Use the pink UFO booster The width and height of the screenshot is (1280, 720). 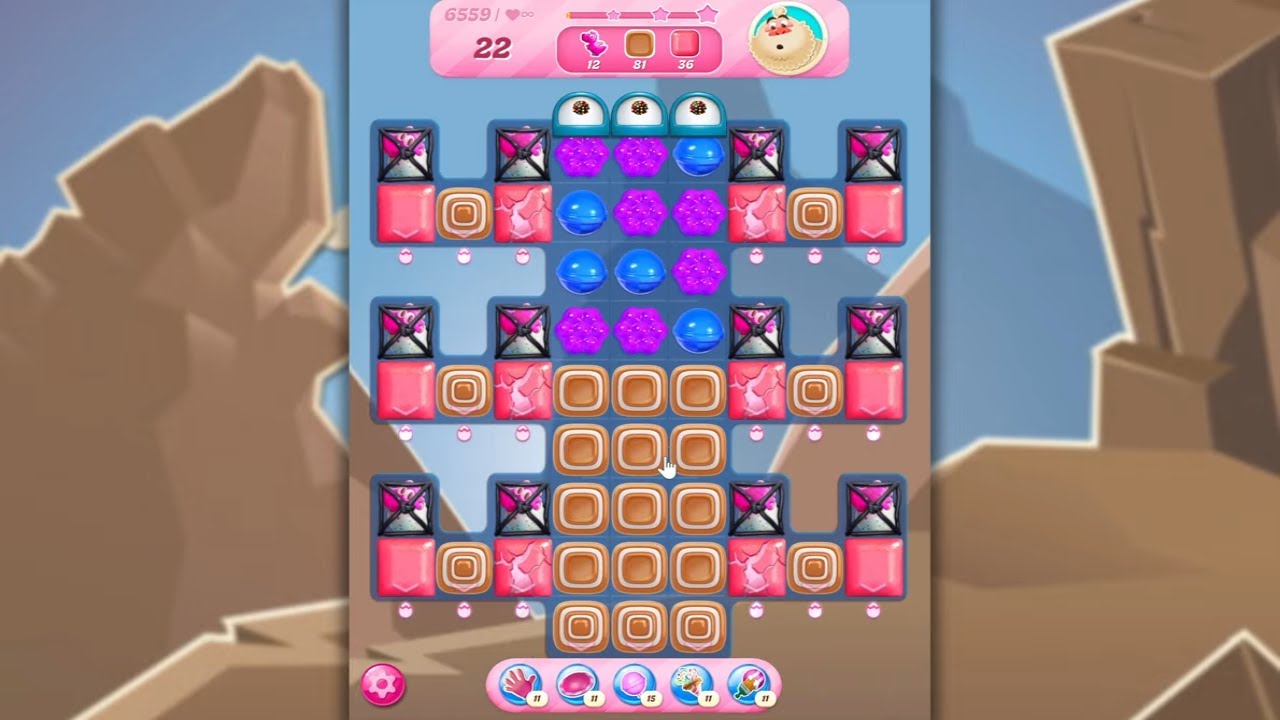[576, 684]
